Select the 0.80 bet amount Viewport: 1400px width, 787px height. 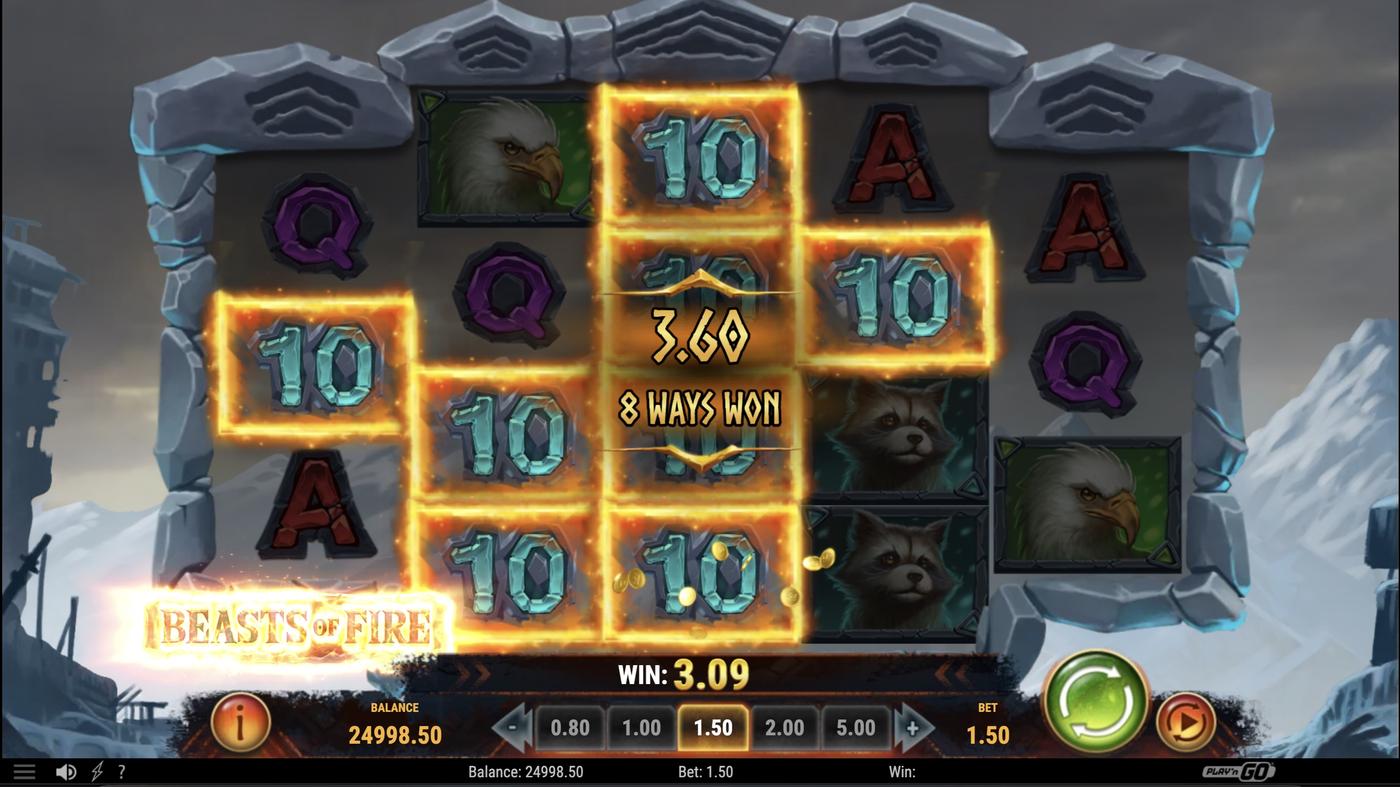pos(569,727)
